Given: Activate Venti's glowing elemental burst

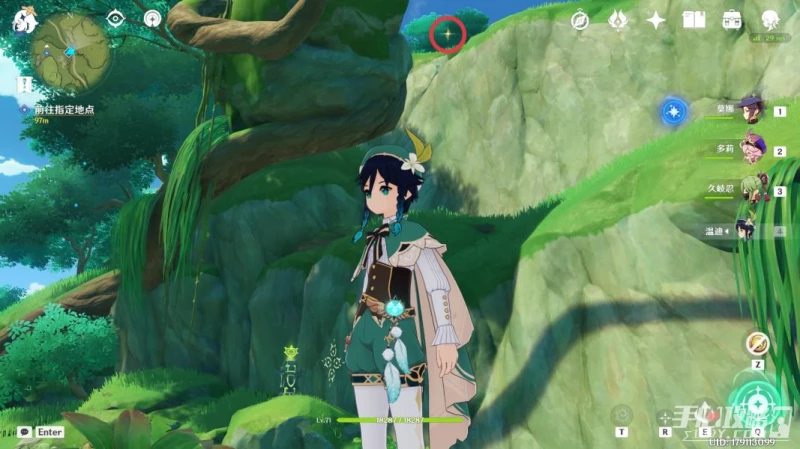Looking at the screenshot, I should [x=757, y=404].
